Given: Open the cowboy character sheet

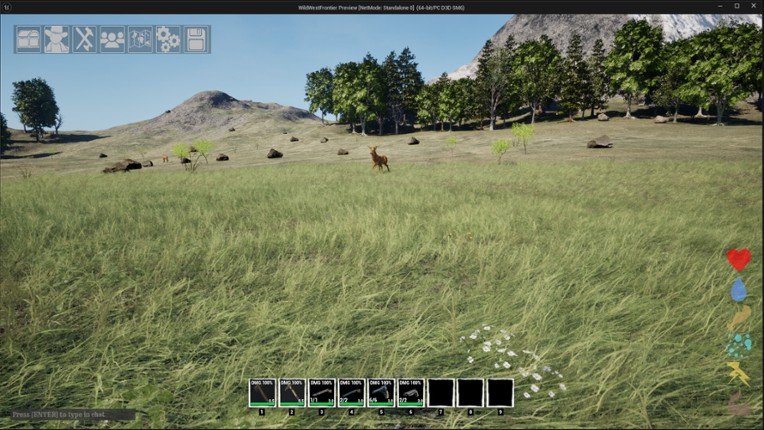Looking at the screenshot, I should point(57,39).
